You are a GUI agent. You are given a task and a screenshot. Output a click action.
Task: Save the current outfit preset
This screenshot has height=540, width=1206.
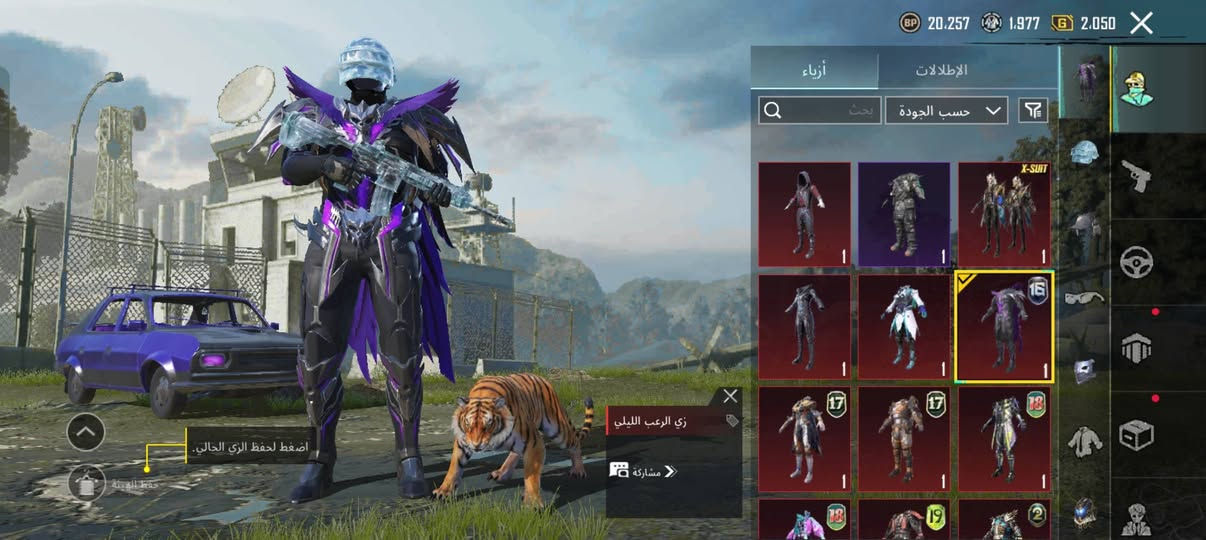coord(87,483)
